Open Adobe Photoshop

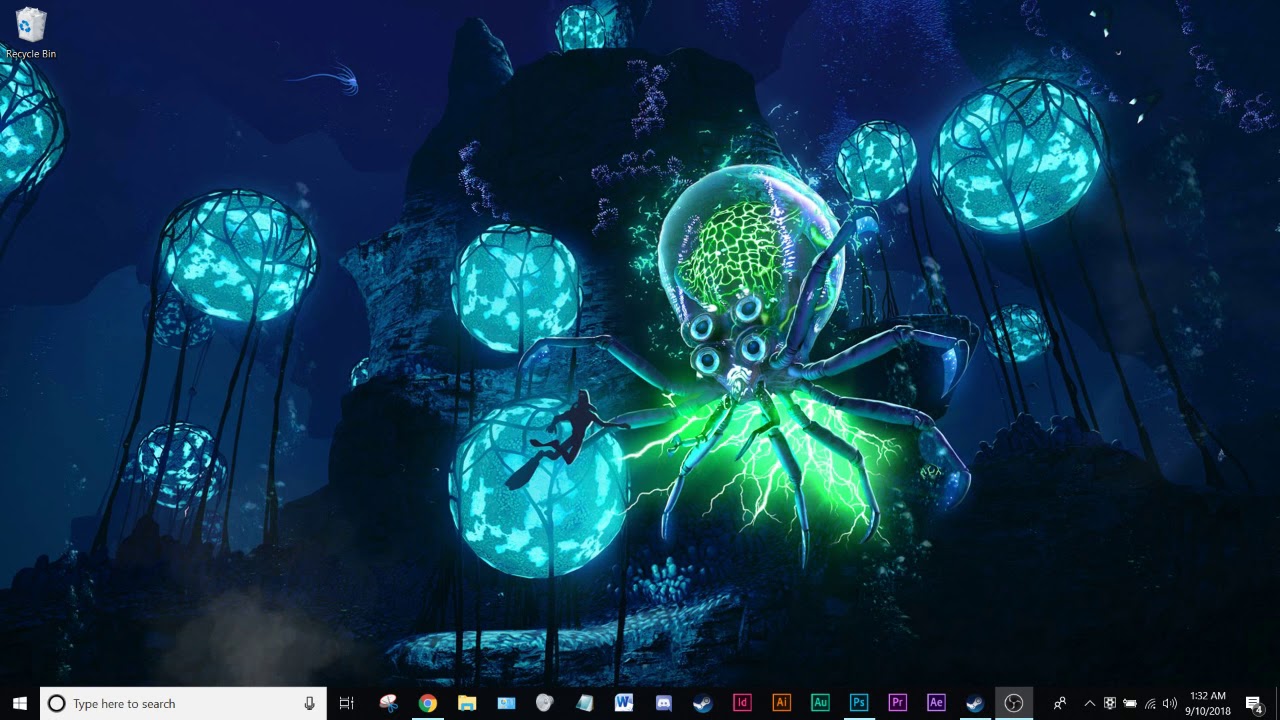[x=858, y=703]
